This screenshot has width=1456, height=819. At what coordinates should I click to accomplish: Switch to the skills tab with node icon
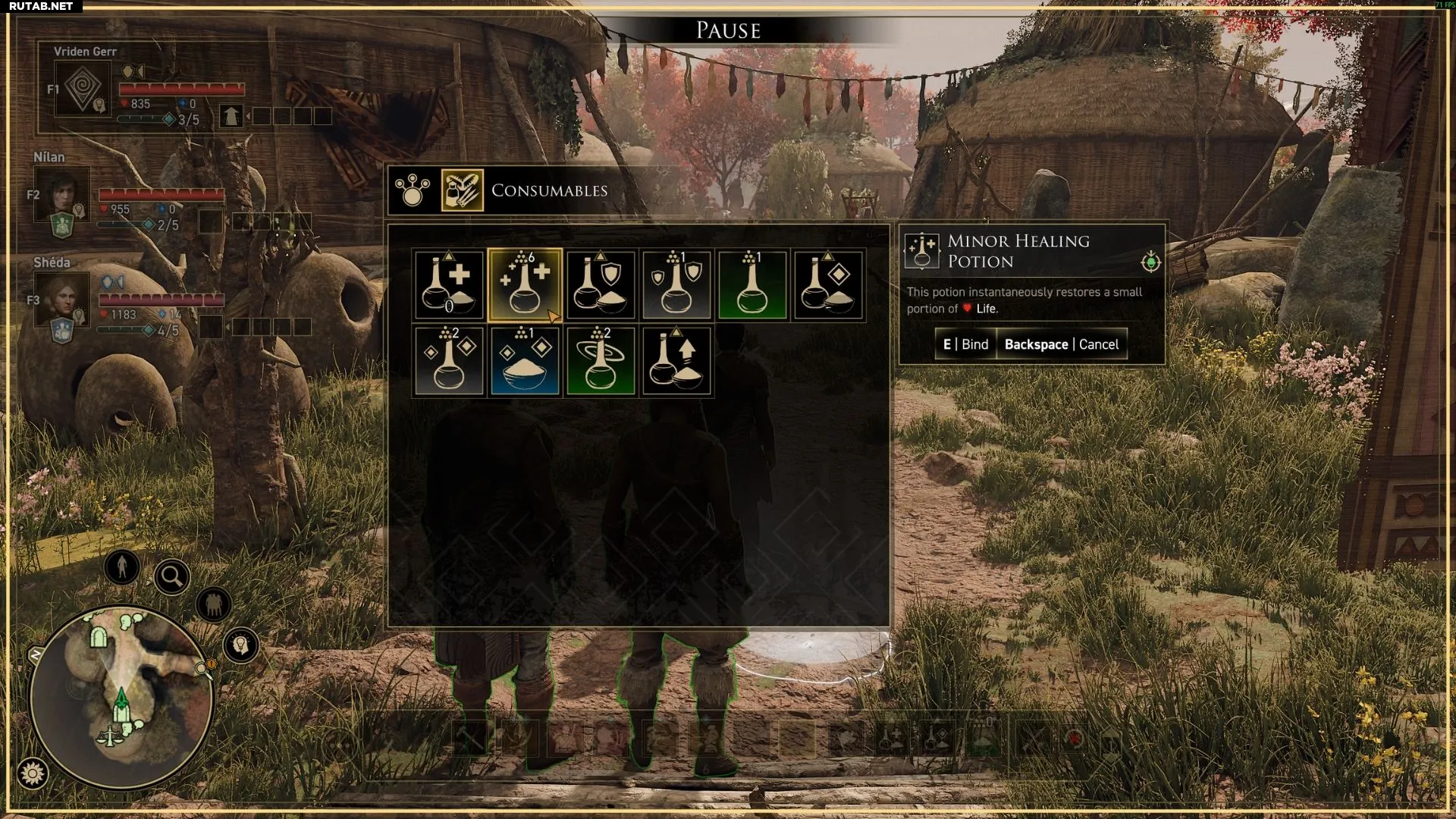coord(413,190)
